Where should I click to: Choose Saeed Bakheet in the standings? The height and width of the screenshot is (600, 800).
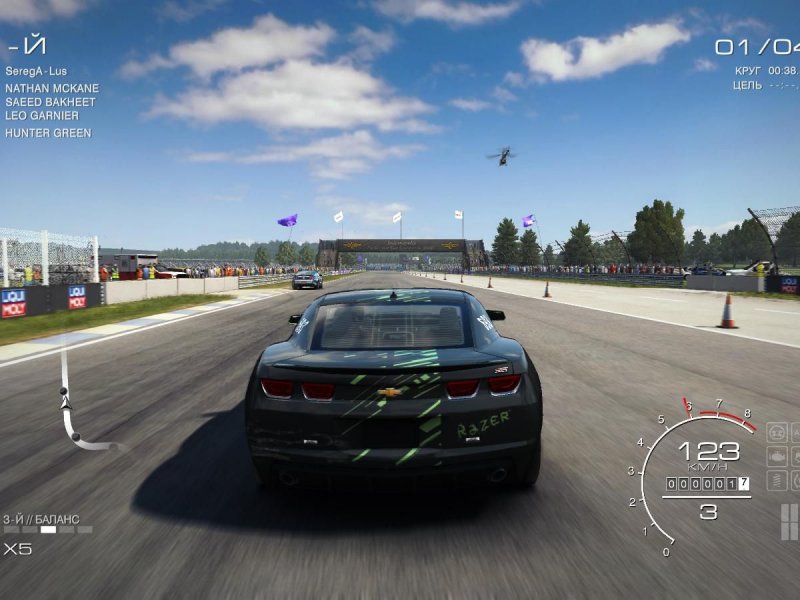[x=51, y=102]
